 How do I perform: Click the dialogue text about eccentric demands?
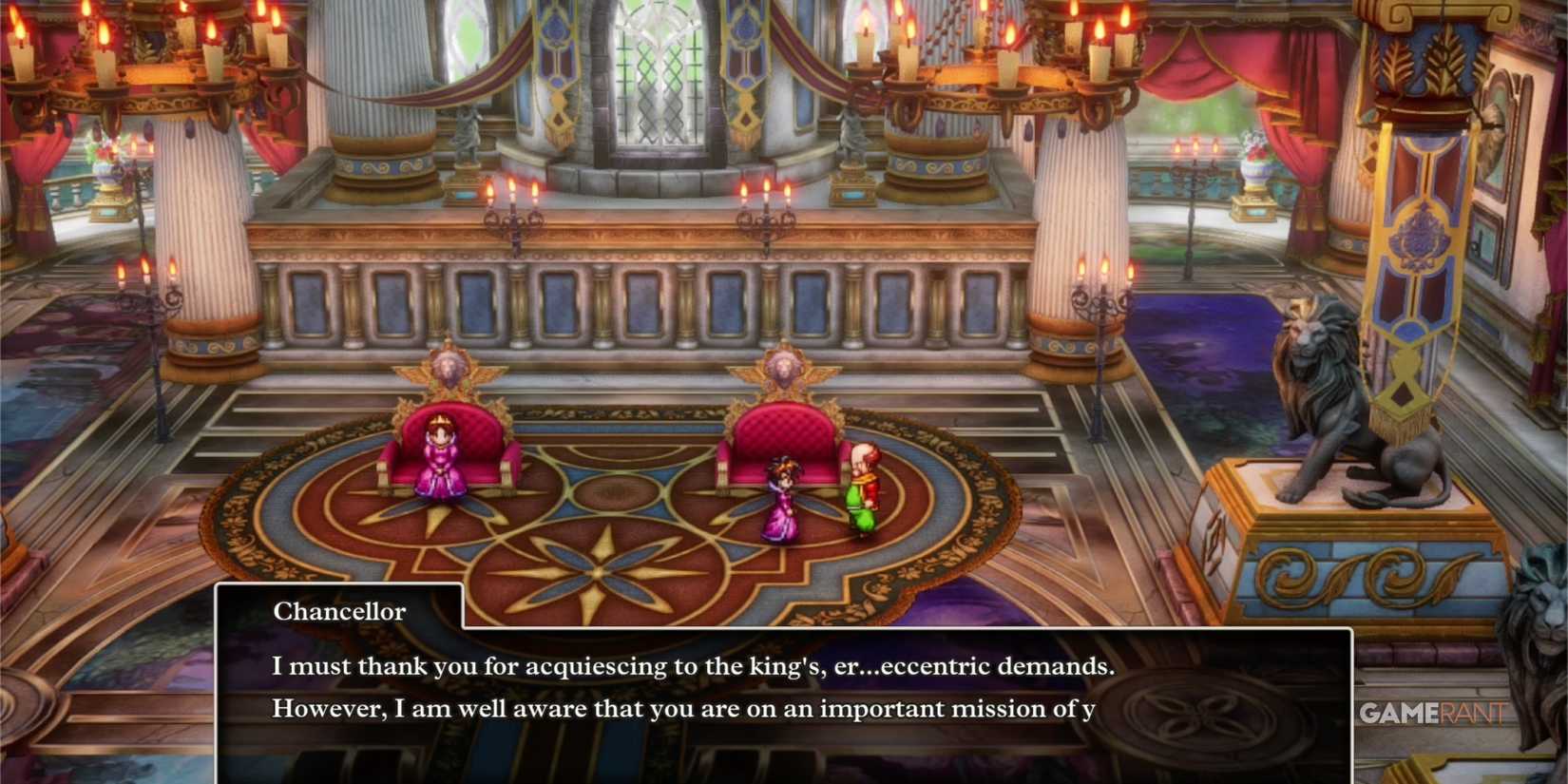(694, 666)
